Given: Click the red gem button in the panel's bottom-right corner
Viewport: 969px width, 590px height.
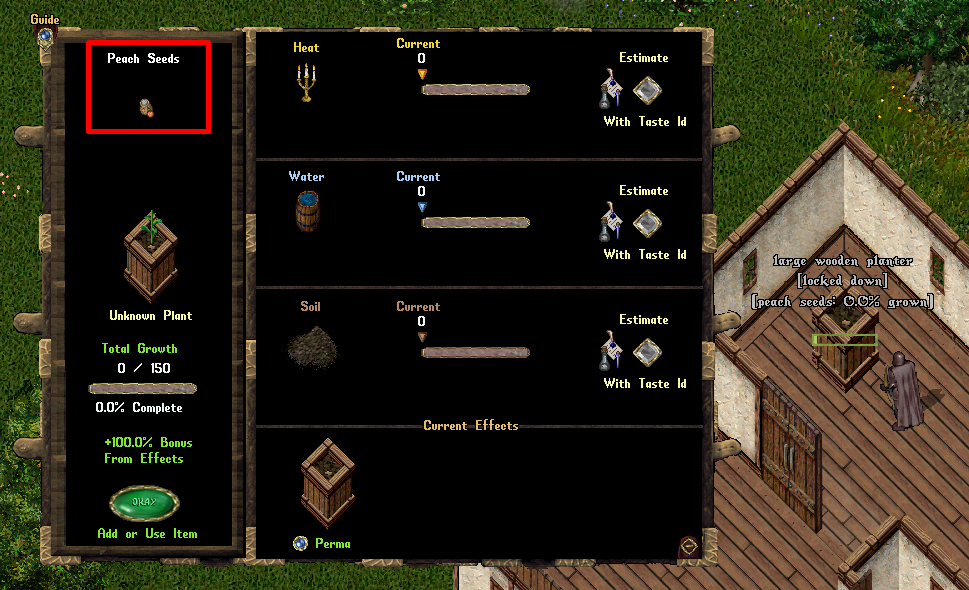Looking at the screenshot, I should click(689, 545).
